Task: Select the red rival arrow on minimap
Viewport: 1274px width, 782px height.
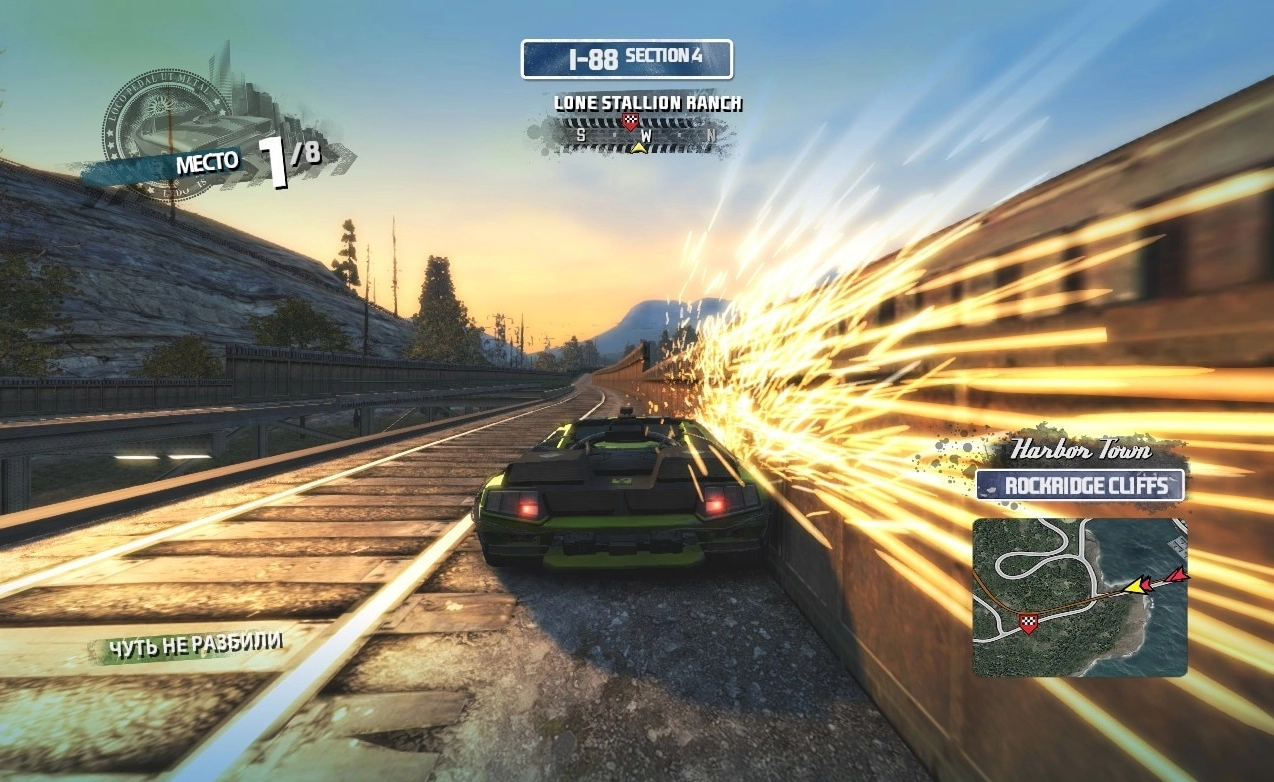Action: tap(1177, 576)
